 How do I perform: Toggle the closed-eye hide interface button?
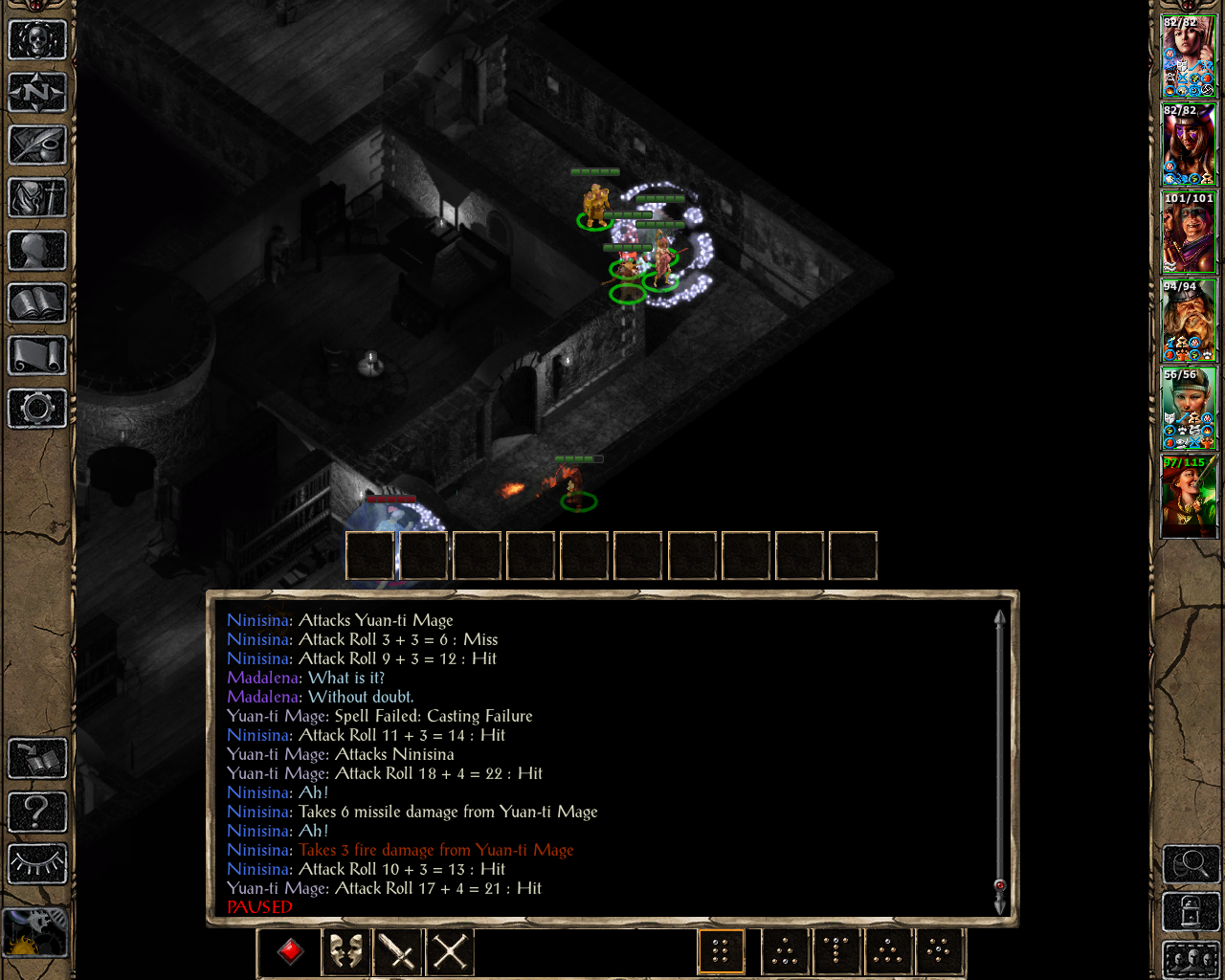[37, 863]
